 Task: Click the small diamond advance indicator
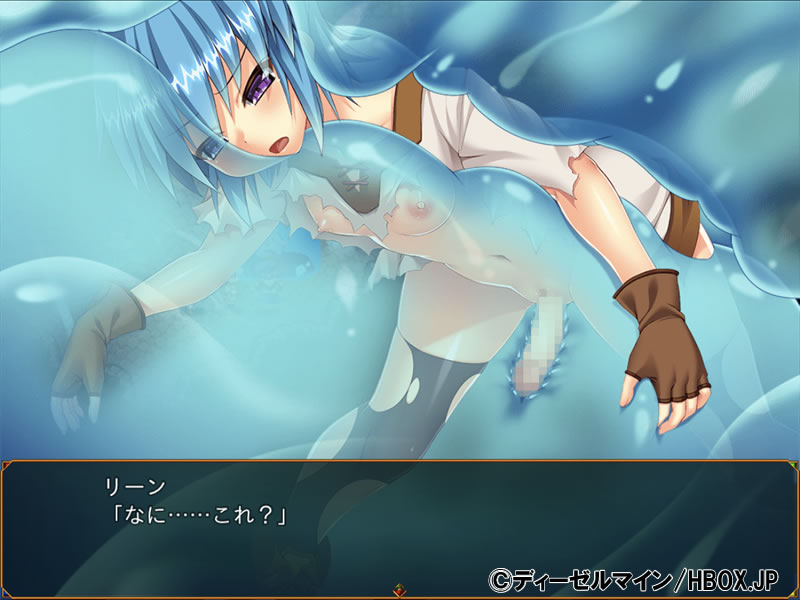(x=400, y=590)
